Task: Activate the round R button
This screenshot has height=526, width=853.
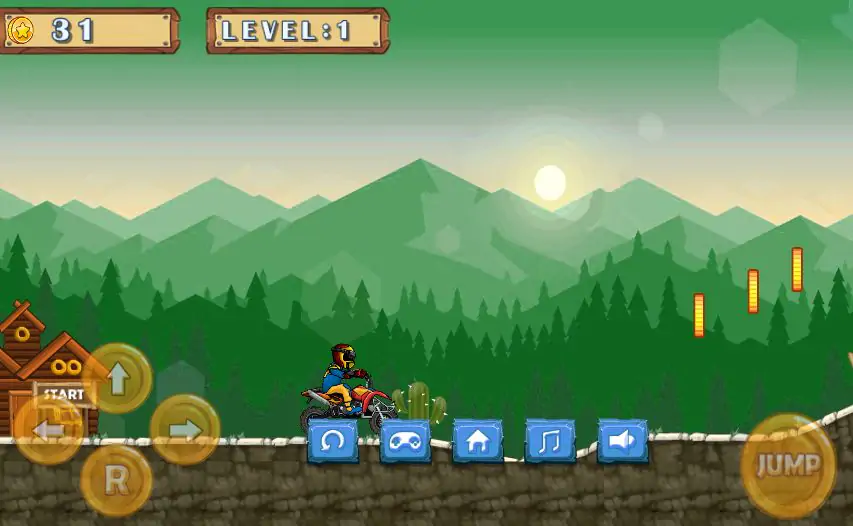Action: [x=116, y=481]
